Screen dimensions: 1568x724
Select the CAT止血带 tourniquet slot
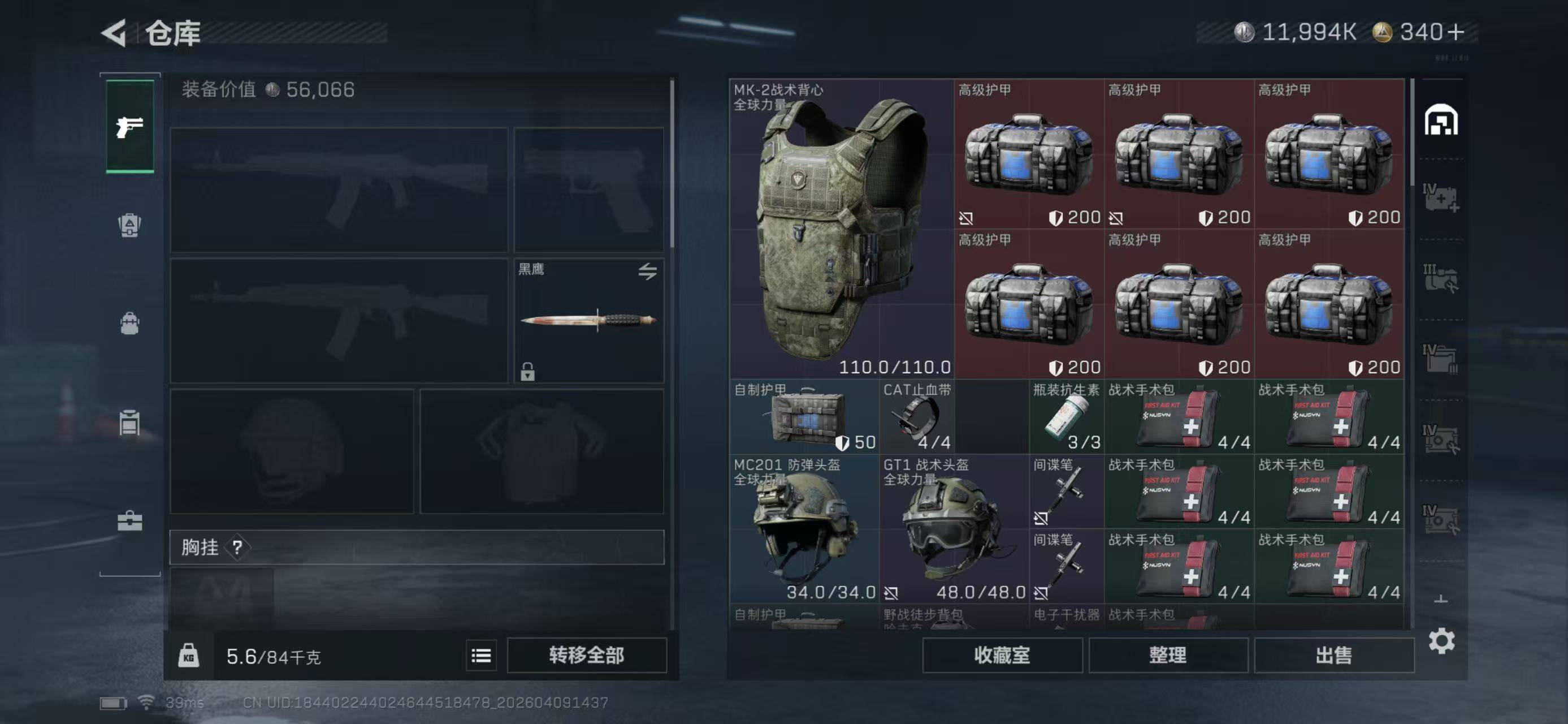(917, 417)
